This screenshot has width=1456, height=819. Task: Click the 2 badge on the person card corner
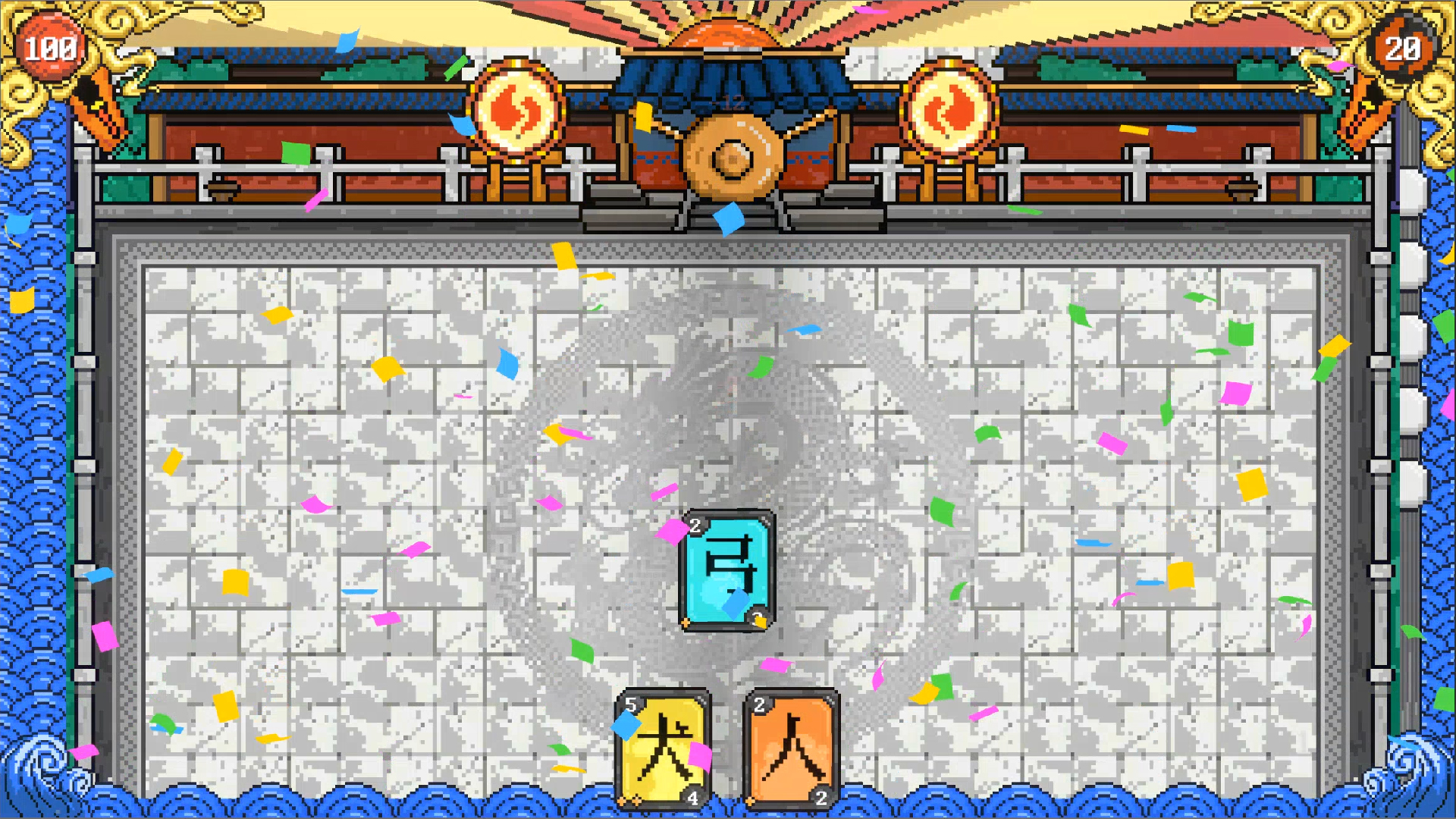click(821, 798)
